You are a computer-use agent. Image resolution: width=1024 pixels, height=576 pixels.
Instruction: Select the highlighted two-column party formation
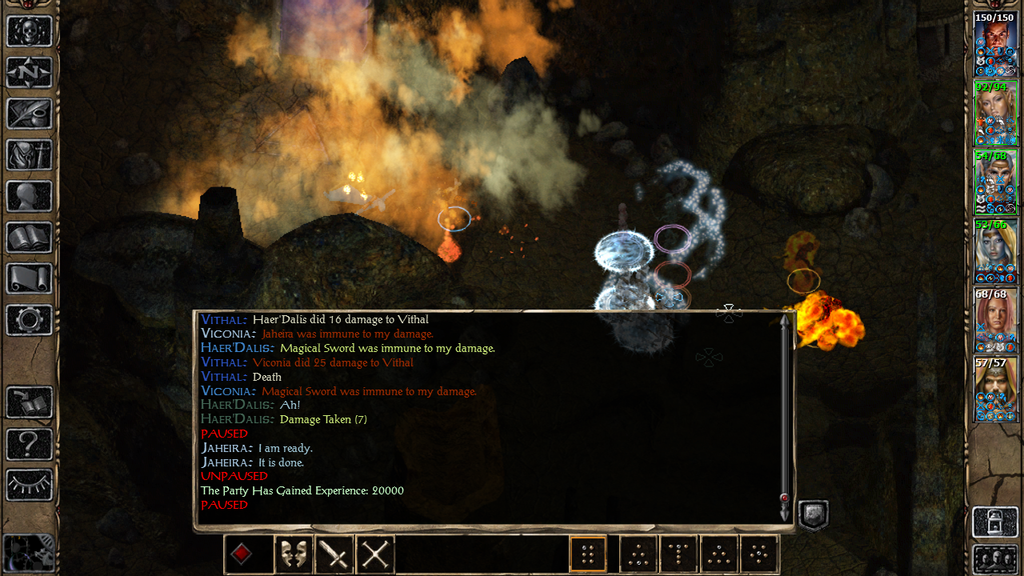pos(588,554)
